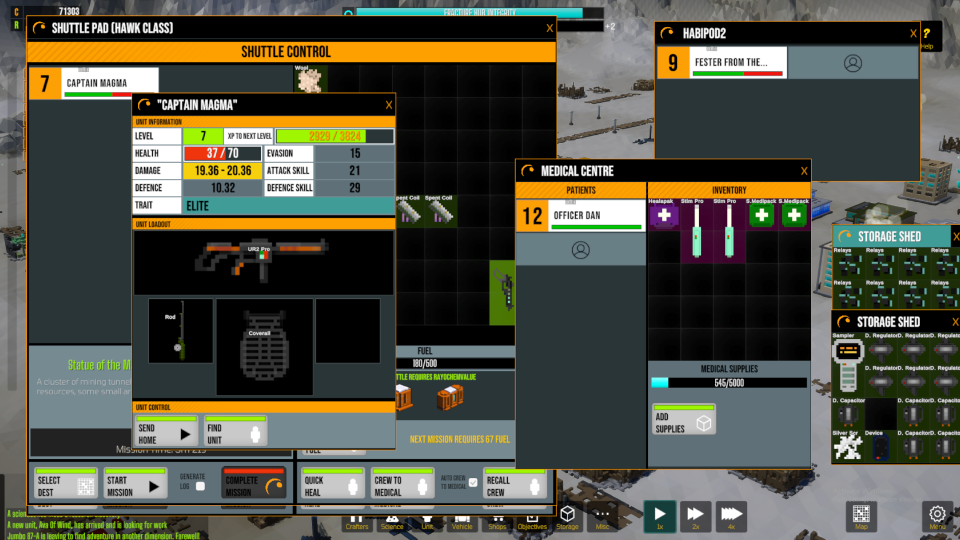The height and width of the screenshot is (540, 960).
Task: Close the Medical Centre window
Action: [x=803, y=171]
